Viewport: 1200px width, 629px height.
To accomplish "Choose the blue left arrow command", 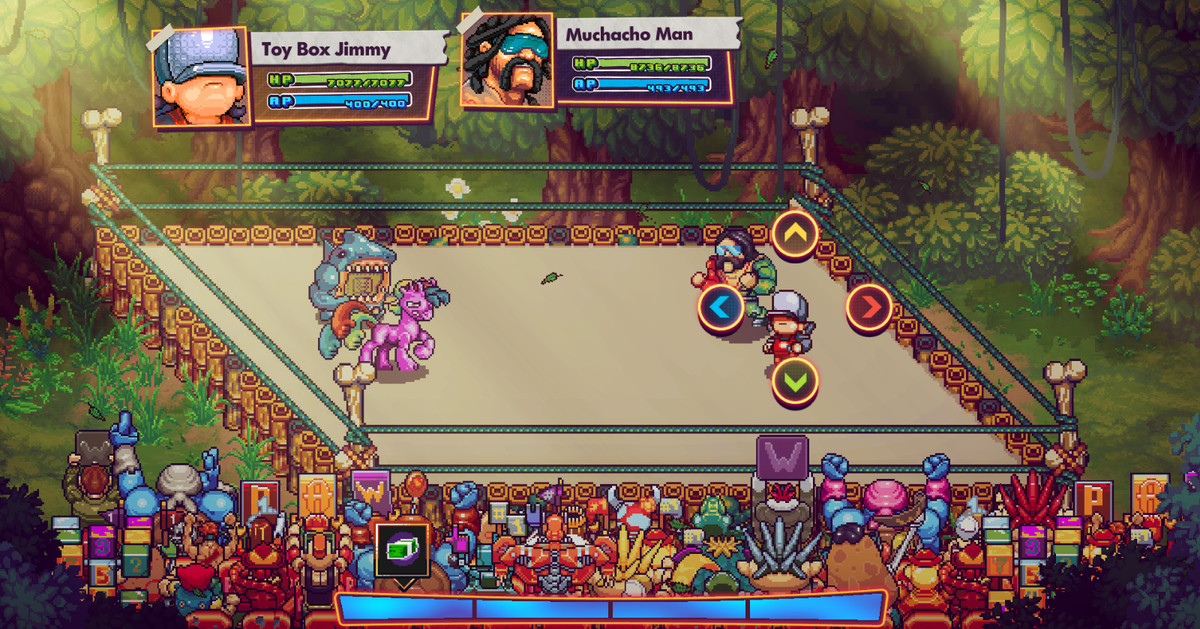I will coord(720,307).
